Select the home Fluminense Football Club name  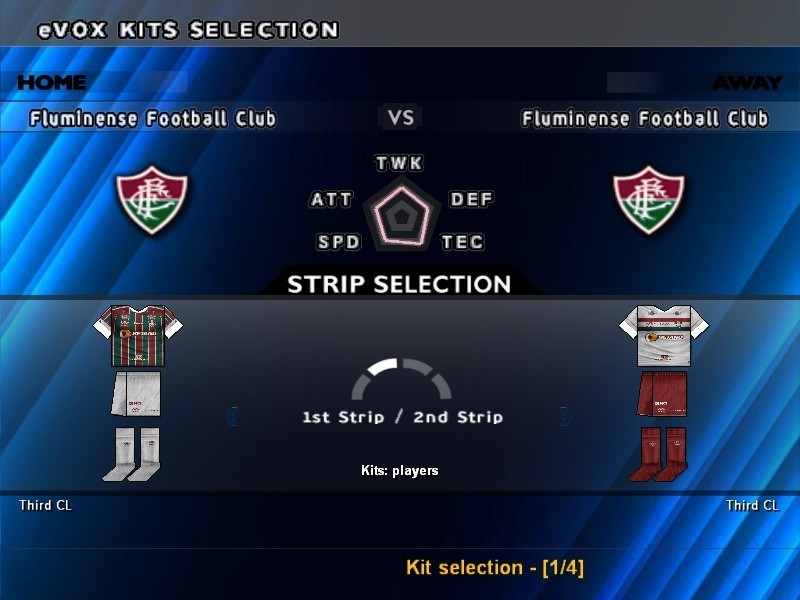tap(153, 119)
